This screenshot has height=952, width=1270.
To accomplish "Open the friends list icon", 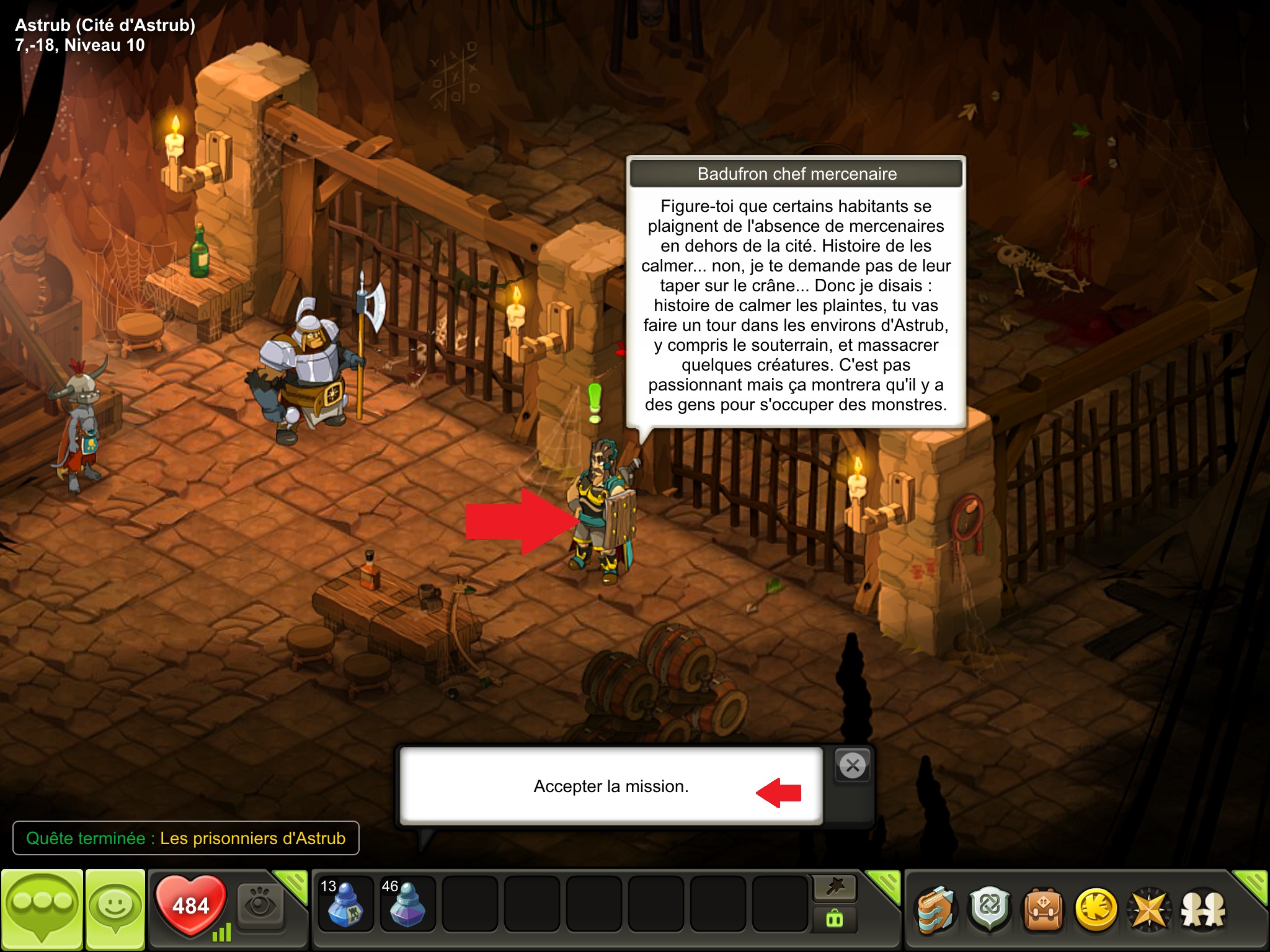I will [x=1203, y=909].
